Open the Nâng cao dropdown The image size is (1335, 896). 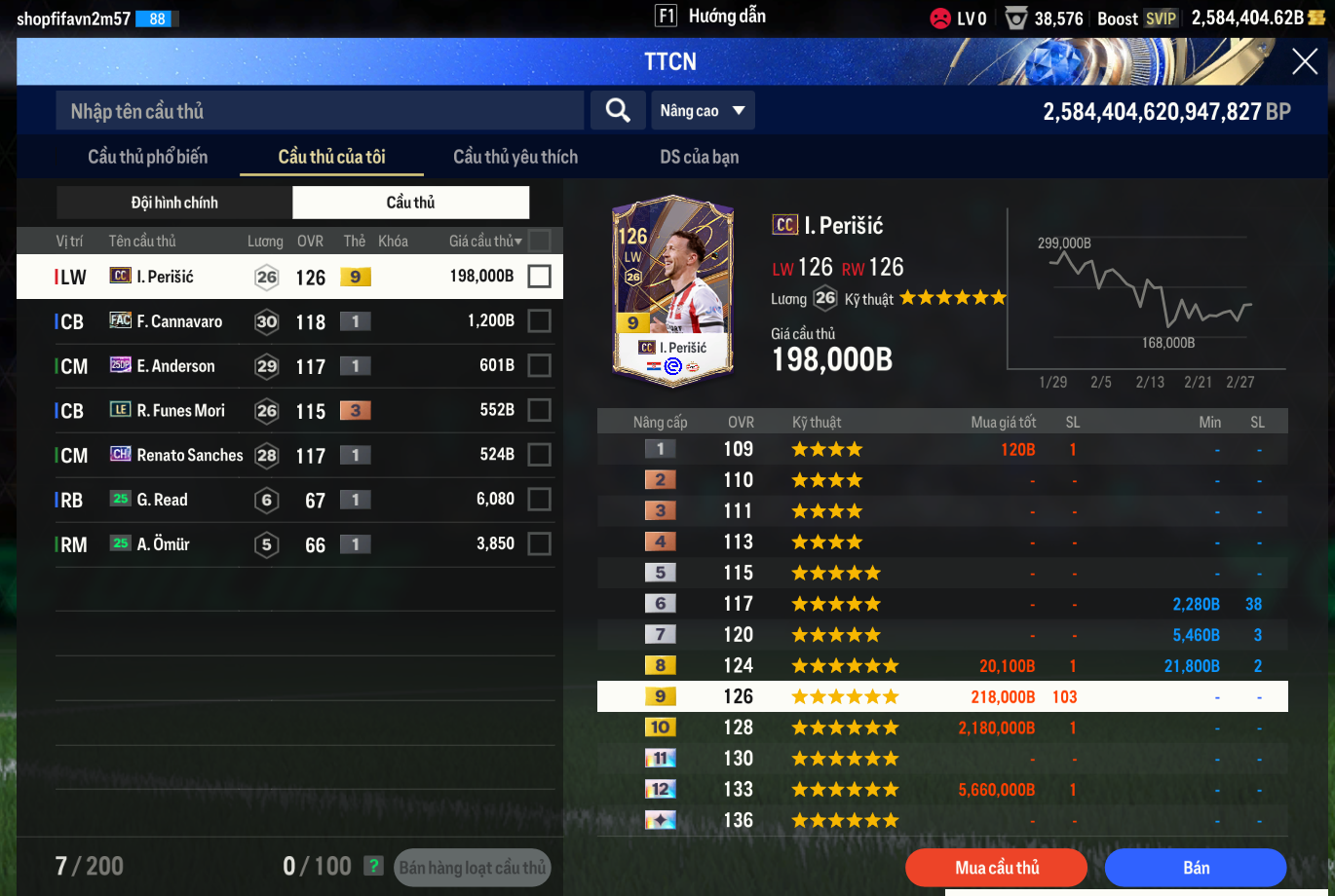click(703, 111)
